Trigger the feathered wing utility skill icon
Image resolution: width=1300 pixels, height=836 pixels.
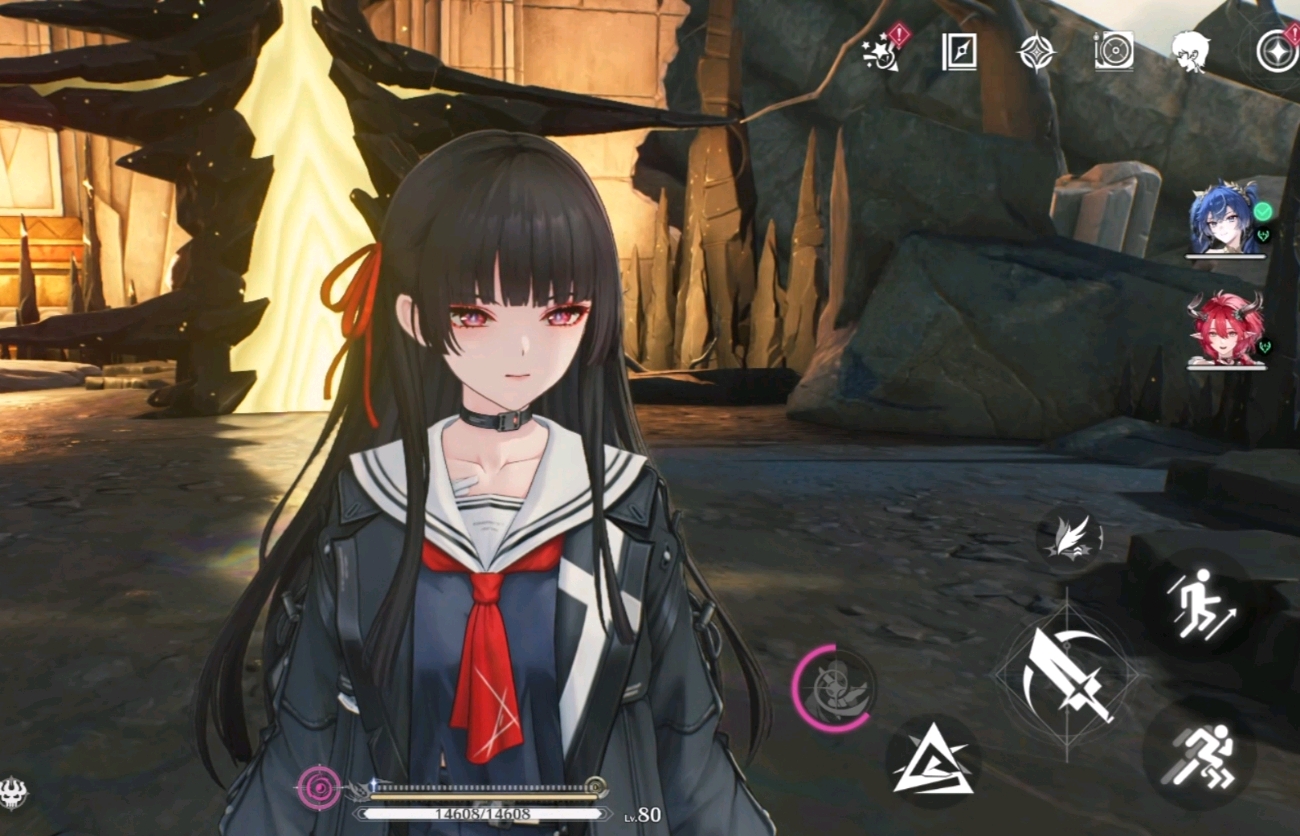click(1069, 539)
